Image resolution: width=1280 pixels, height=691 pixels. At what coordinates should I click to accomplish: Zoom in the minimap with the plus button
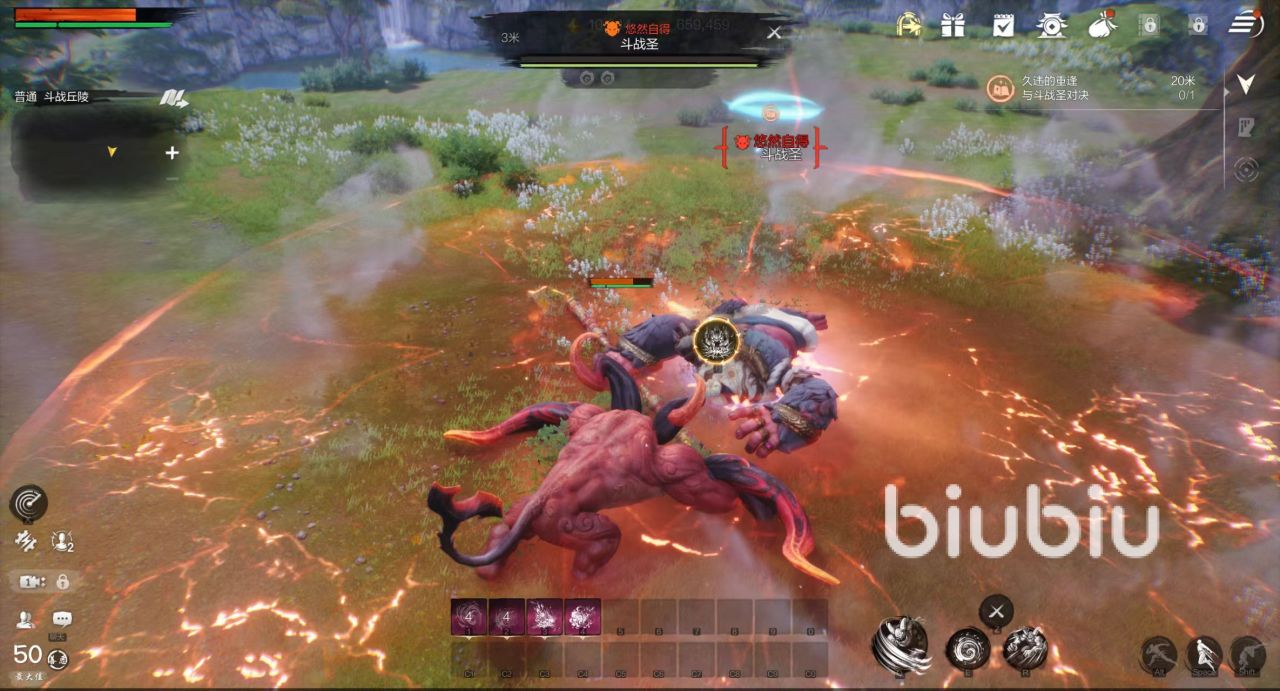[x=172, y=153]
